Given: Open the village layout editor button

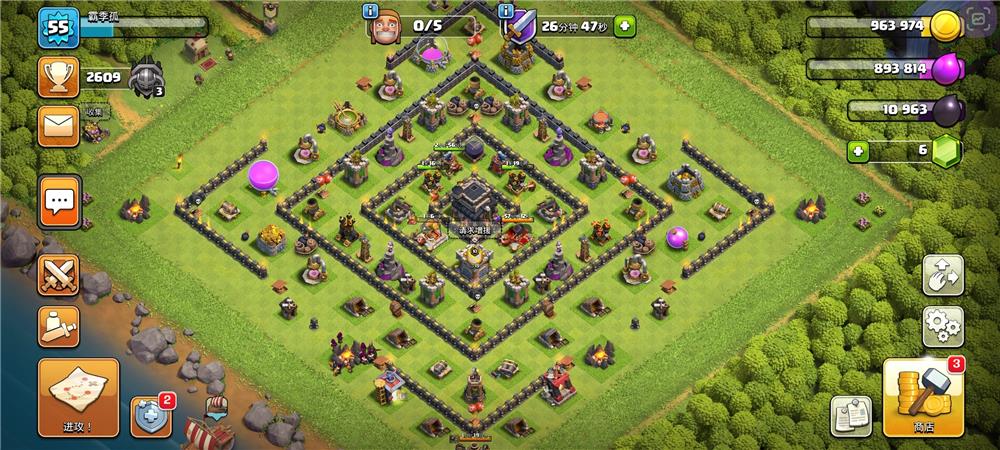Looking at the screenshot, I should point(942,275).
